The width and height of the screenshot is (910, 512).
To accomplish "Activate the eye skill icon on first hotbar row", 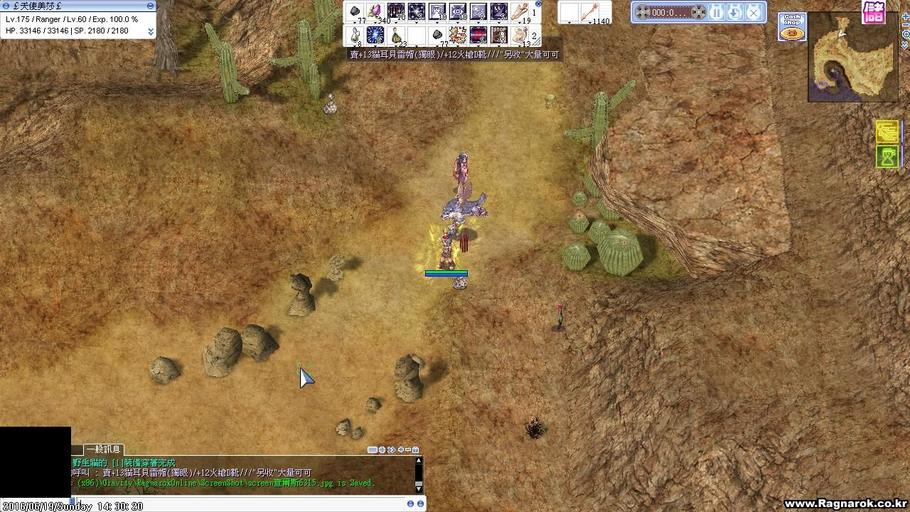I will 458,12.
